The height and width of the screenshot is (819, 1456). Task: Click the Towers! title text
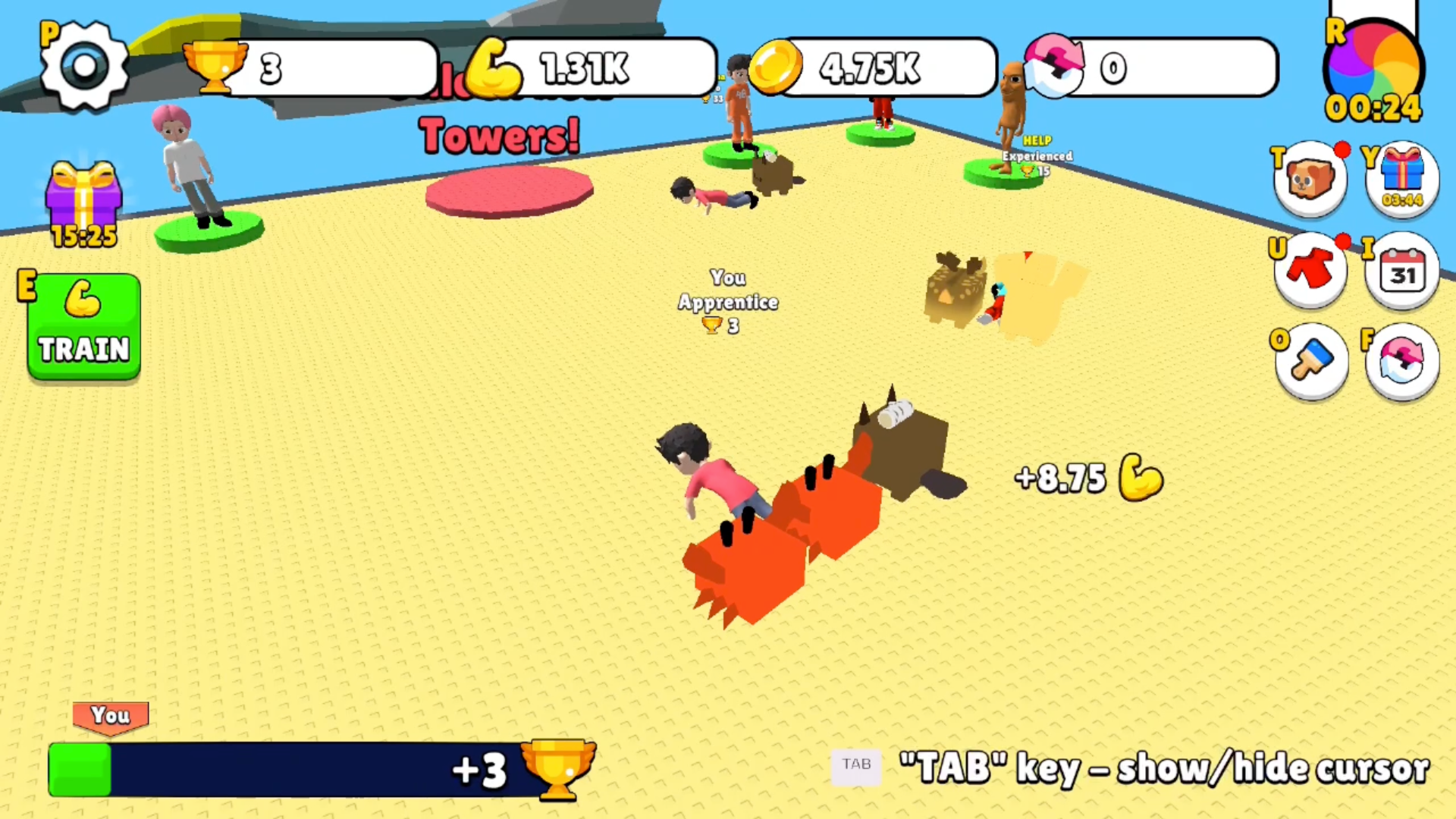coord(499,136)
